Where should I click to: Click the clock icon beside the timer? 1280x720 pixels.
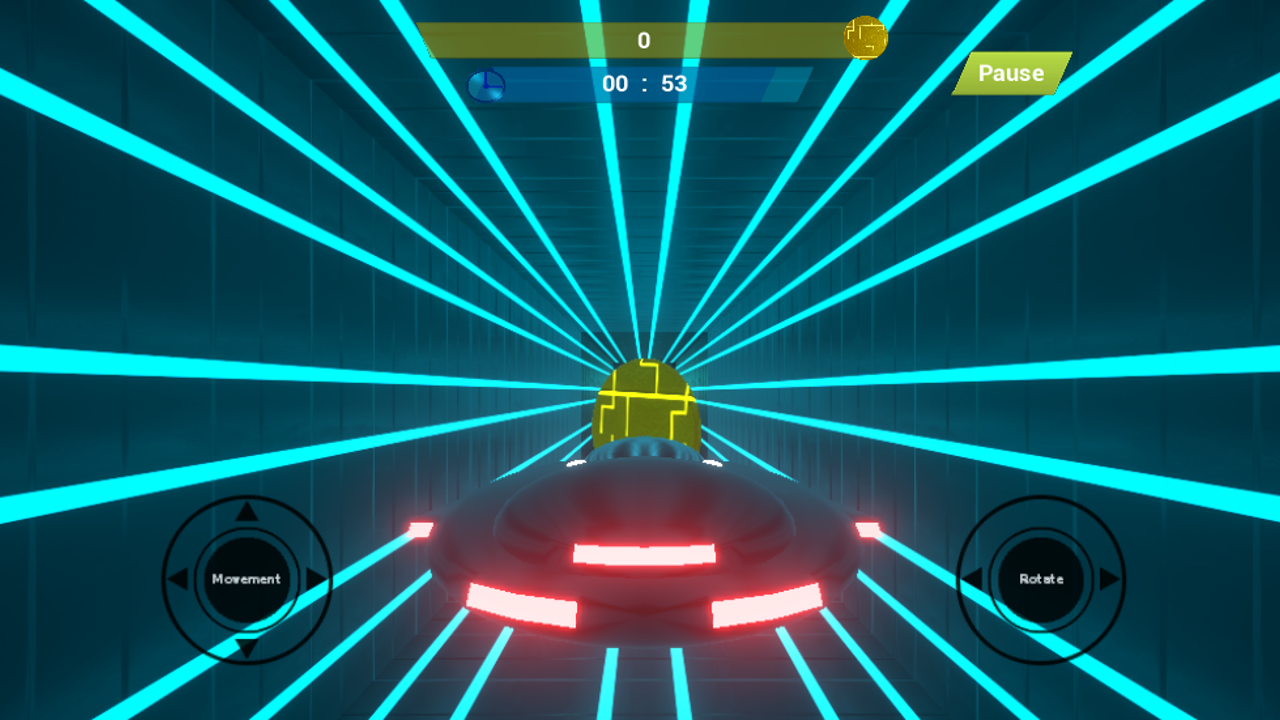click(x=485, y=84)
